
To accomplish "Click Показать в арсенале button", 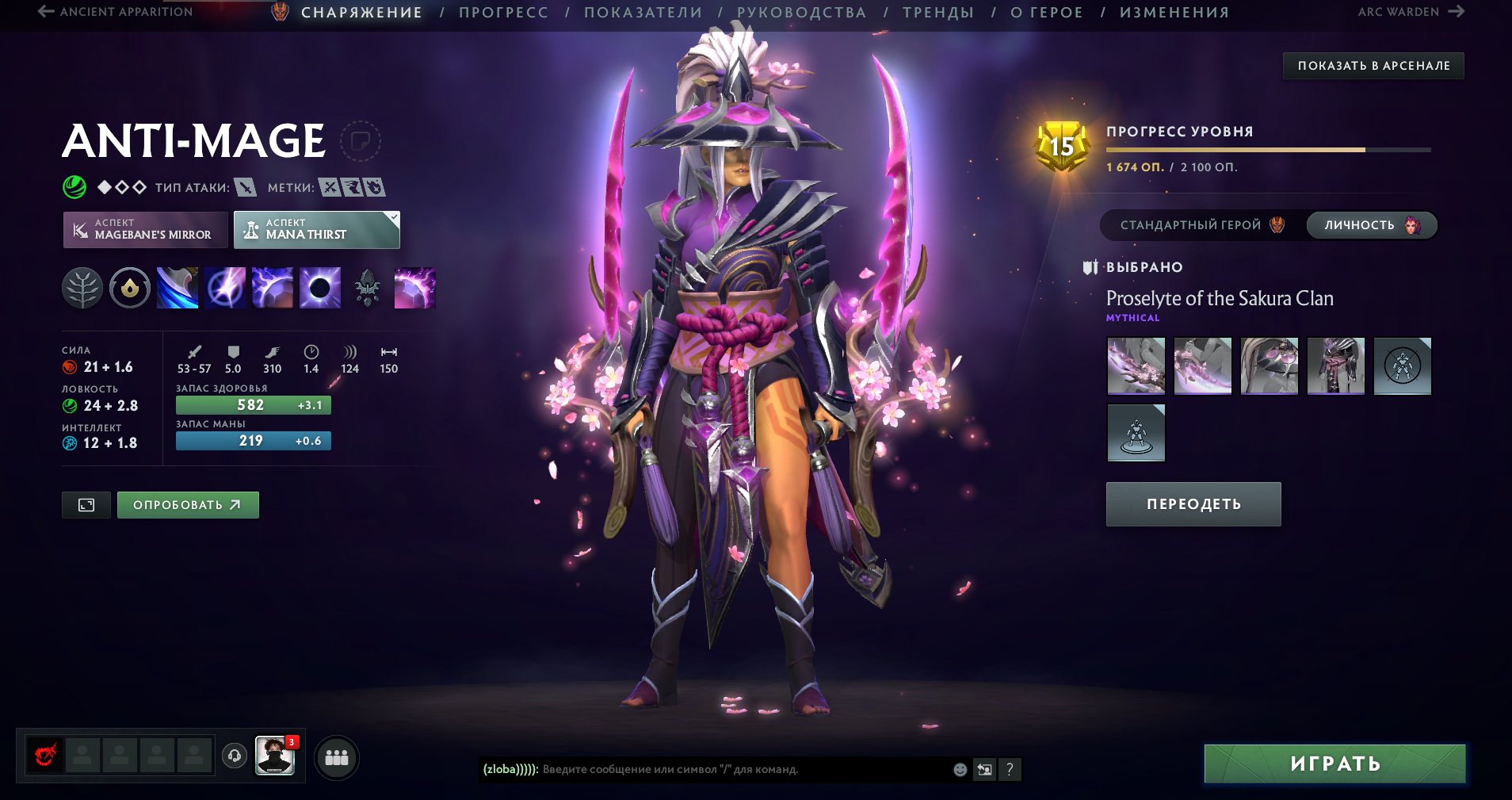I will tap(1373, 66).
